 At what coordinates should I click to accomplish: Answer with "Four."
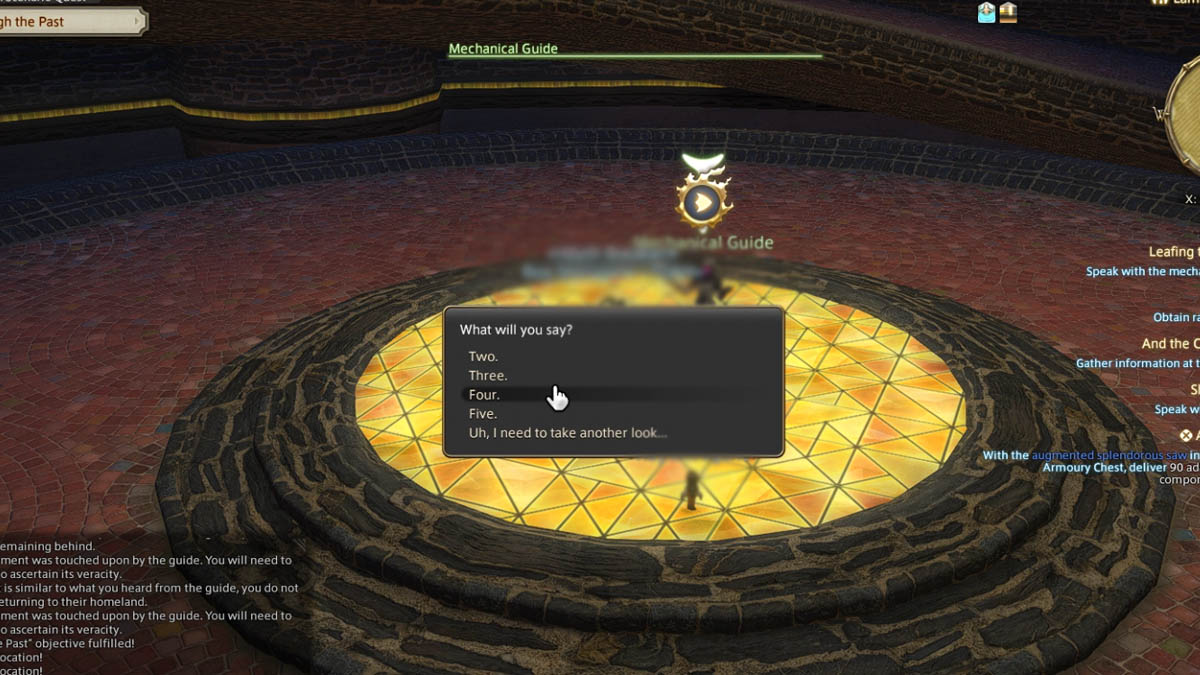485,395
